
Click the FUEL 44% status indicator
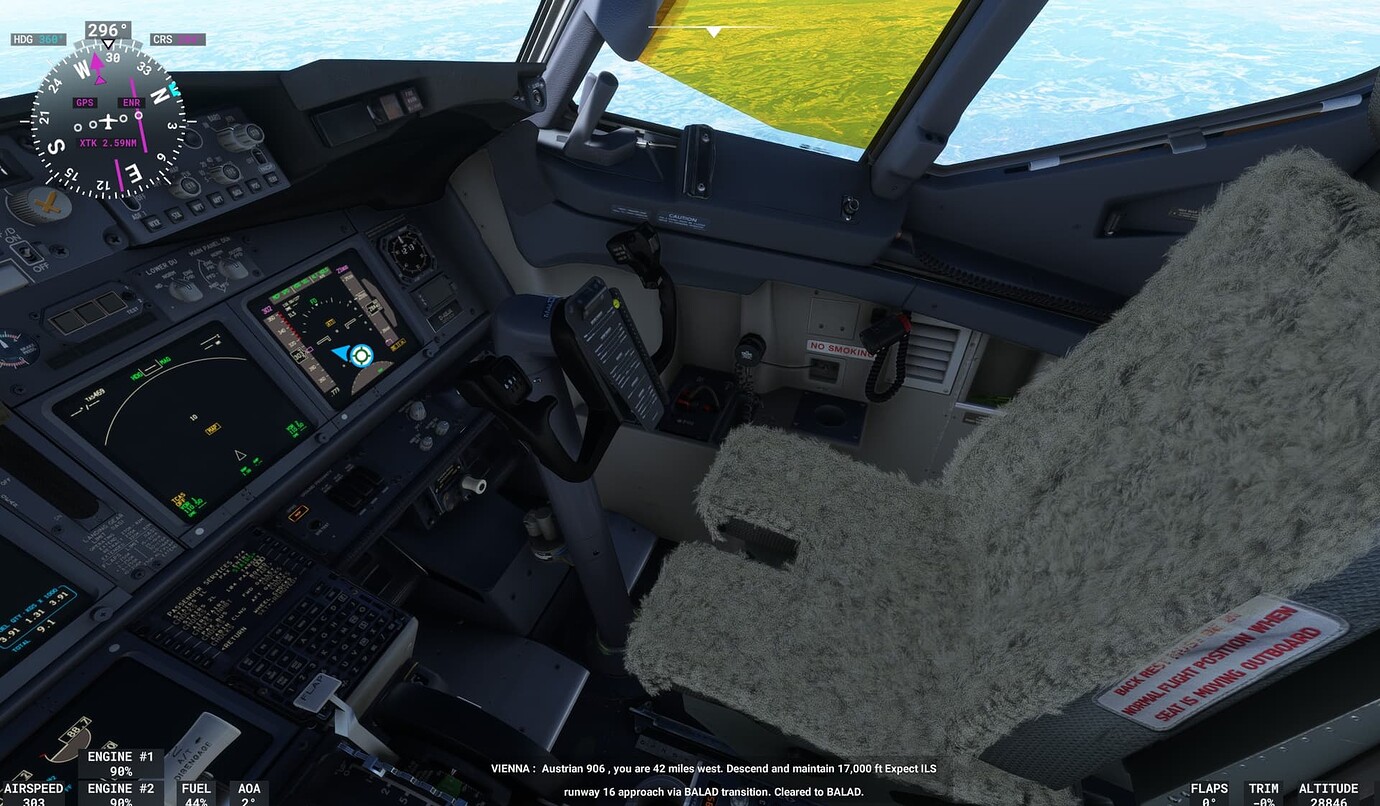(x=196, y=793)
